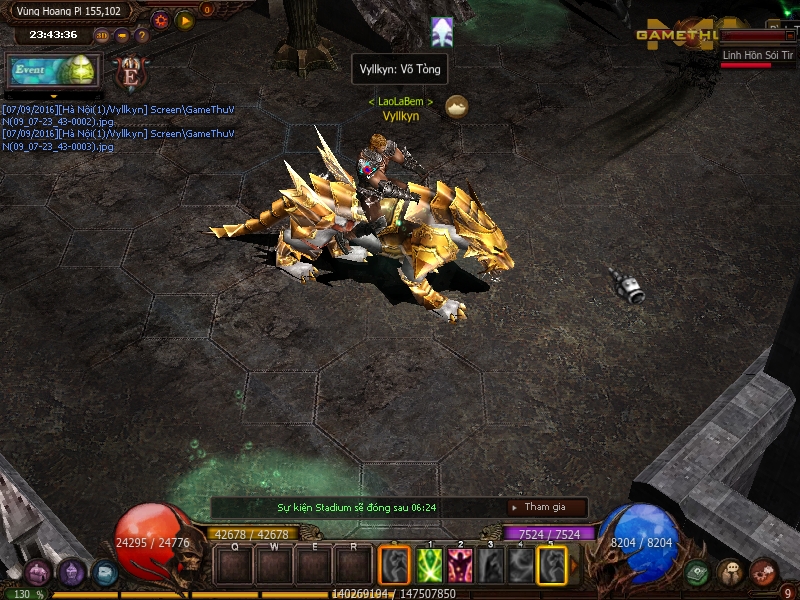Click the winged red E emblem
800x600 pixels.
pyautogui.click(x=129, y=73)
